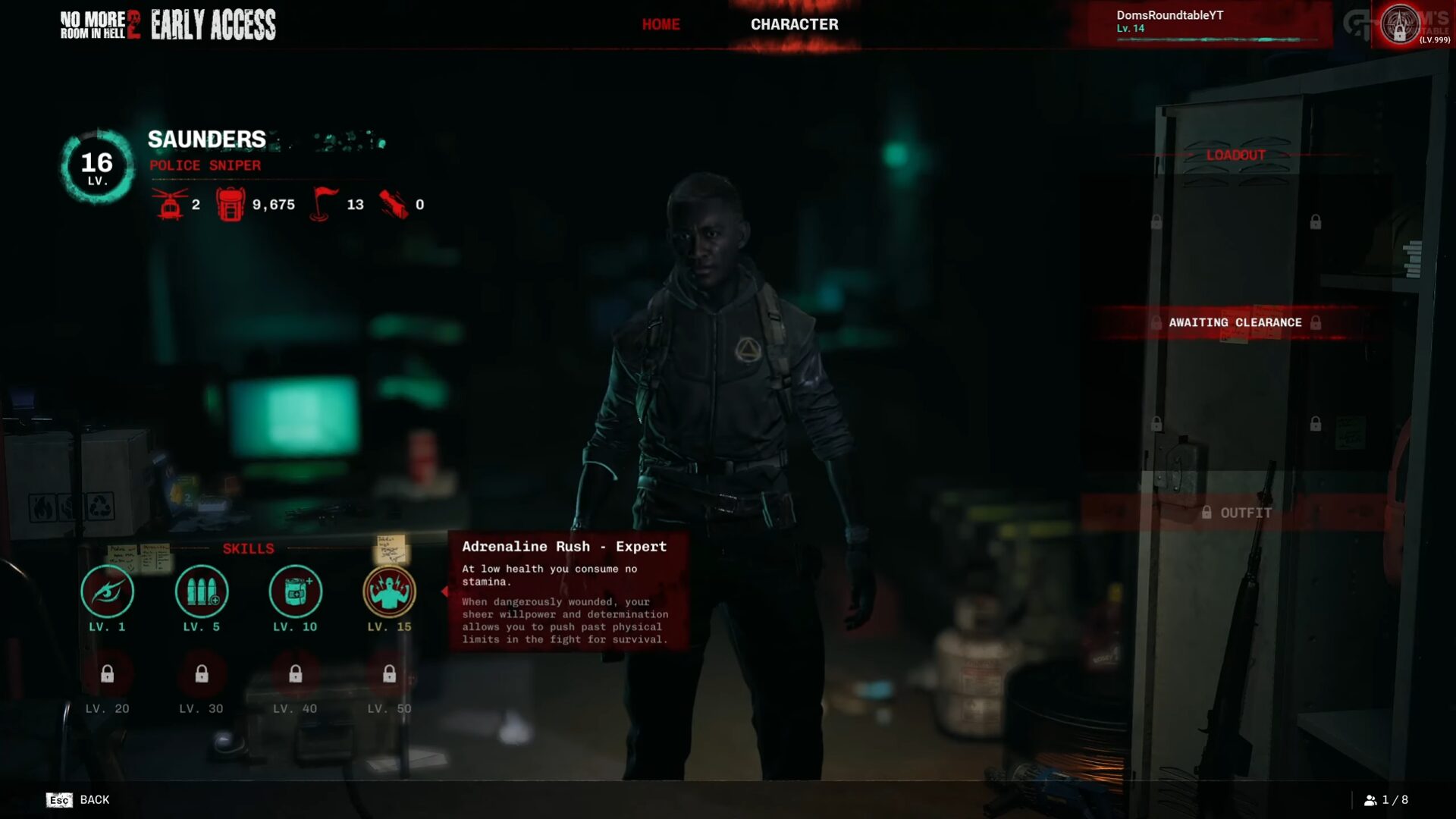Screen dimensions: 1456x819
Task: Open the LOADOUT section
Action: coord(1235,155)
